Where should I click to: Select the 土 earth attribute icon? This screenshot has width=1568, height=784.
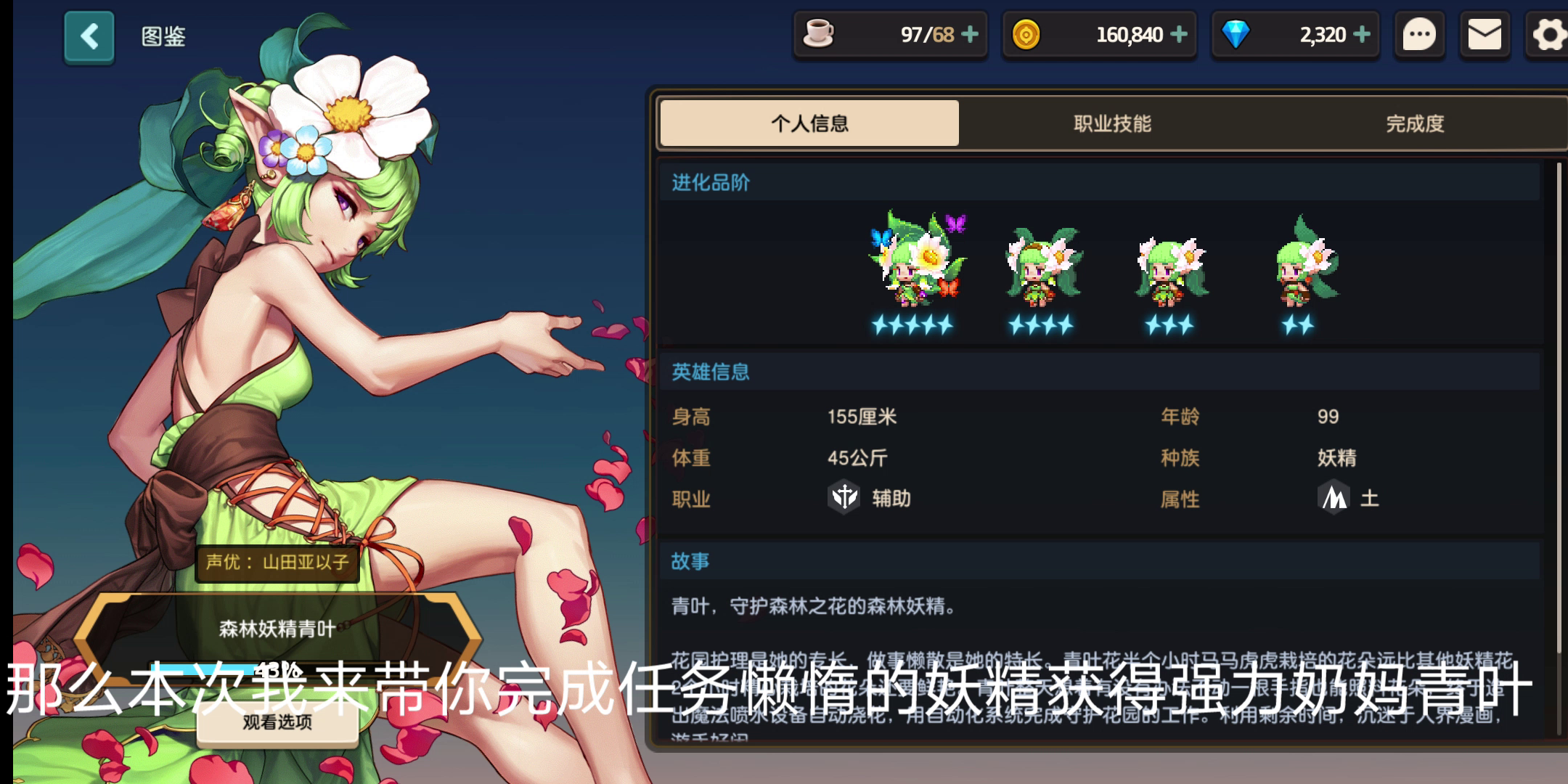coord(1334,498)
